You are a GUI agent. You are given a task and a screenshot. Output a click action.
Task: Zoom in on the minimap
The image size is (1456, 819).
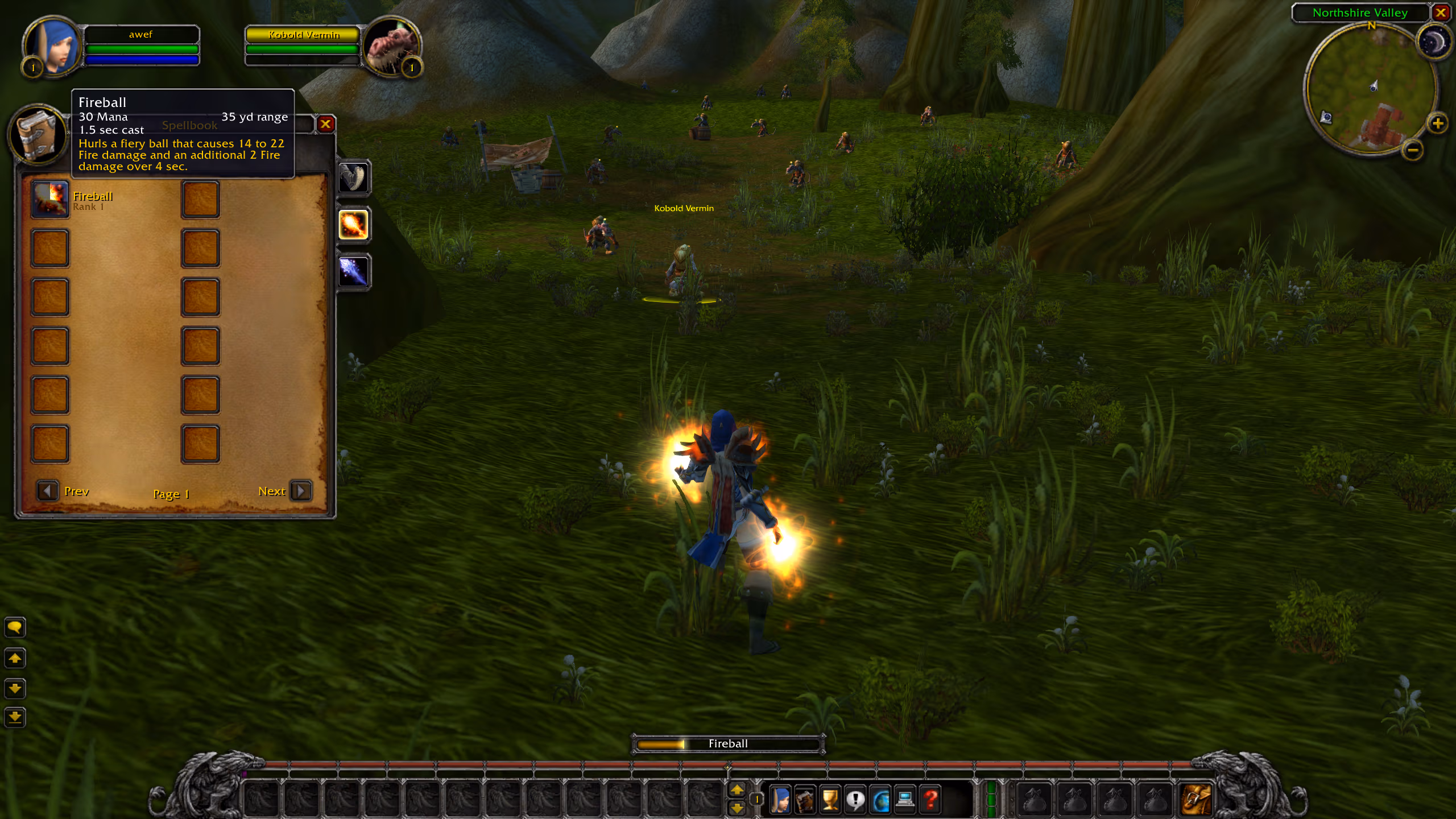1437,123
